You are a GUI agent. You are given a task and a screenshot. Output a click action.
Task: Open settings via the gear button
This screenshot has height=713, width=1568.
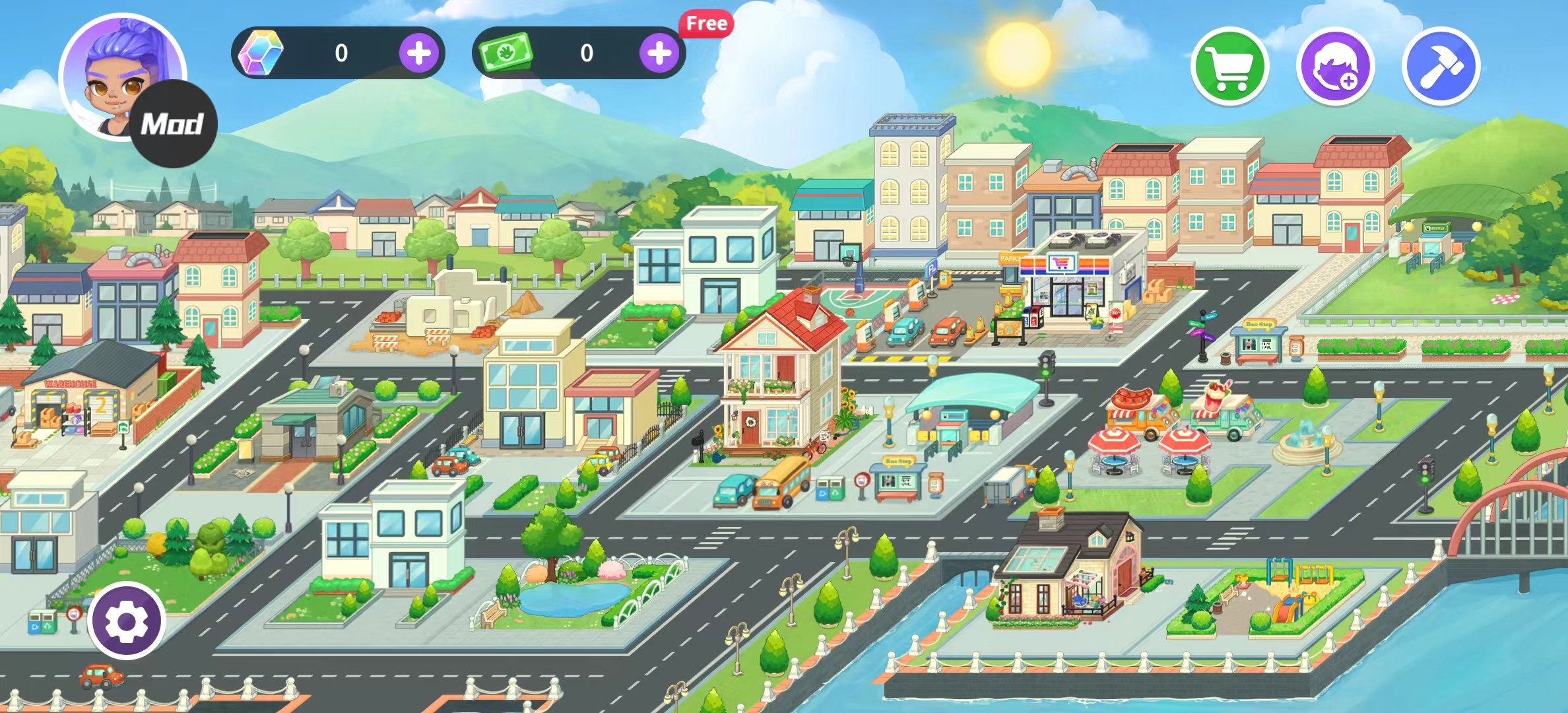(x=127, y=621)
